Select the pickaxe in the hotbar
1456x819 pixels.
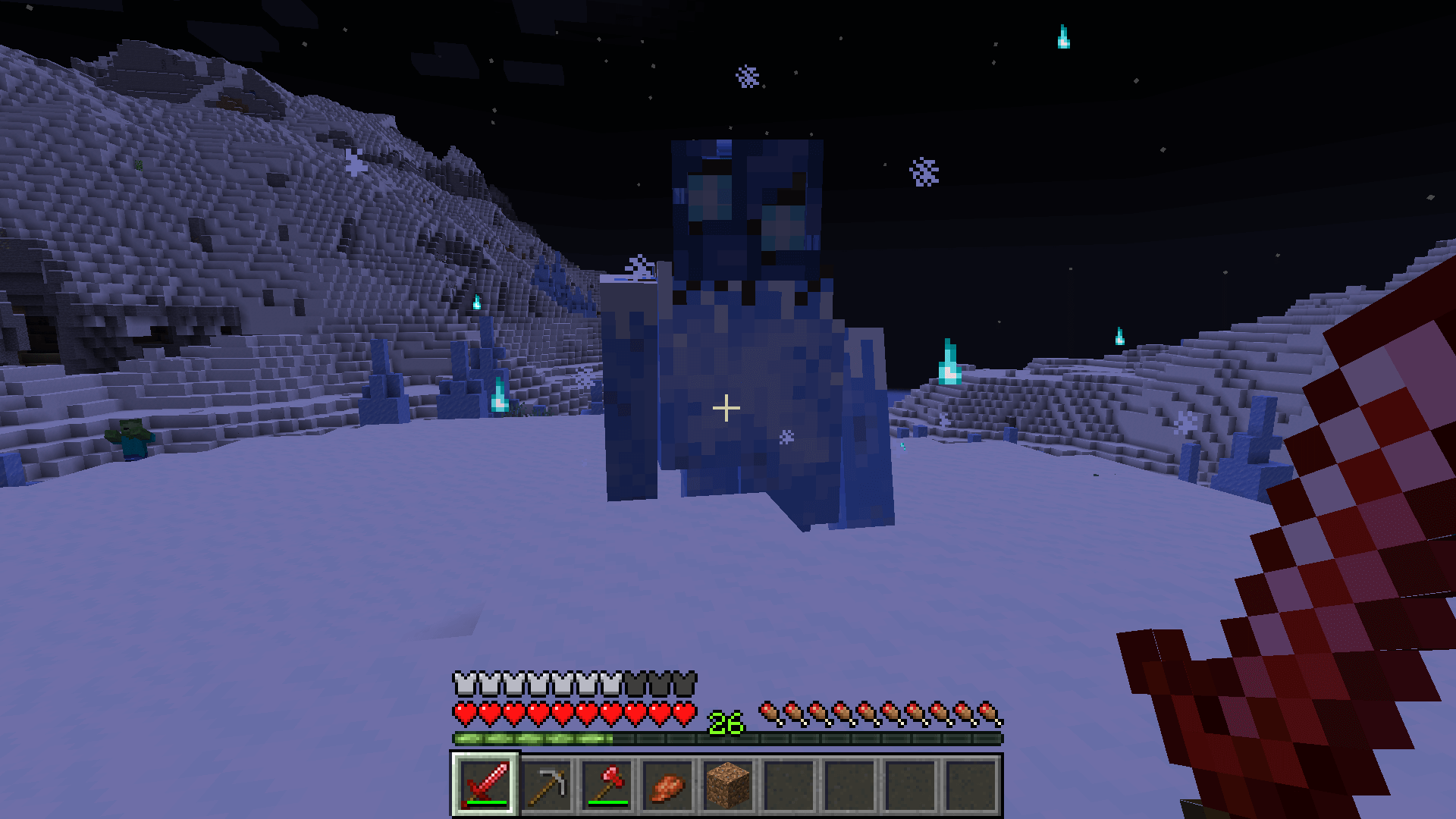[547, 786]
